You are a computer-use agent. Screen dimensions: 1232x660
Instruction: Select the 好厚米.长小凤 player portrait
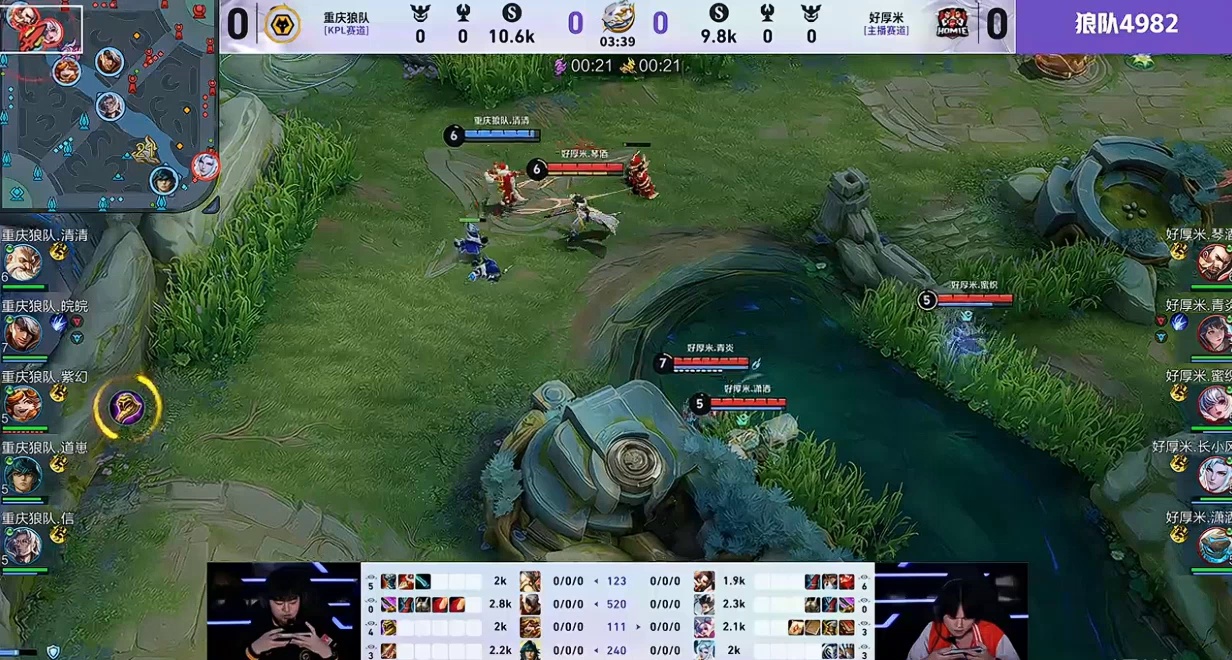pyautogui.click(x=1213, y=474)
